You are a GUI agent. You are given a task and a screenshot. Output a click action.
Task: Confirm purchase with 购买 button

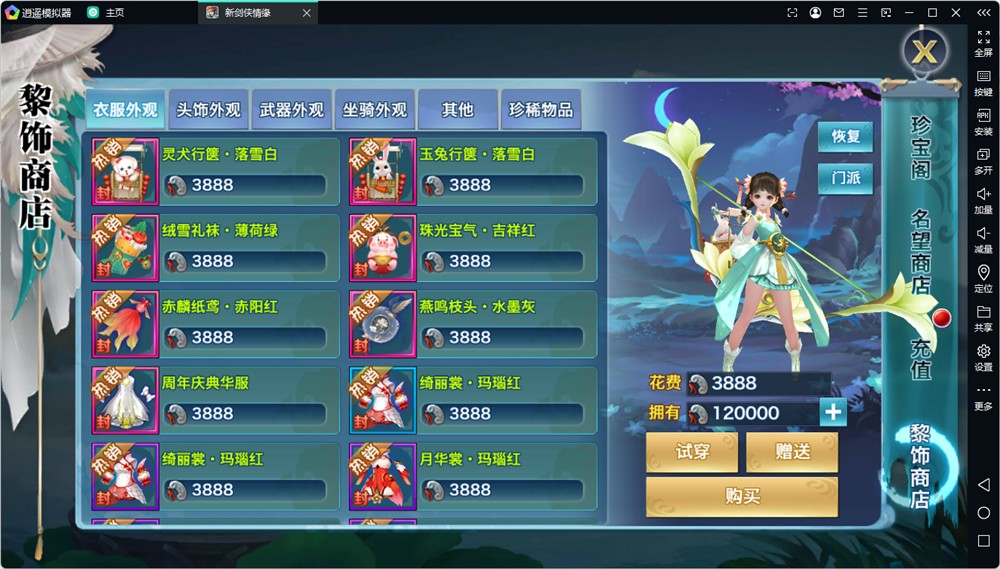point(742,496)
